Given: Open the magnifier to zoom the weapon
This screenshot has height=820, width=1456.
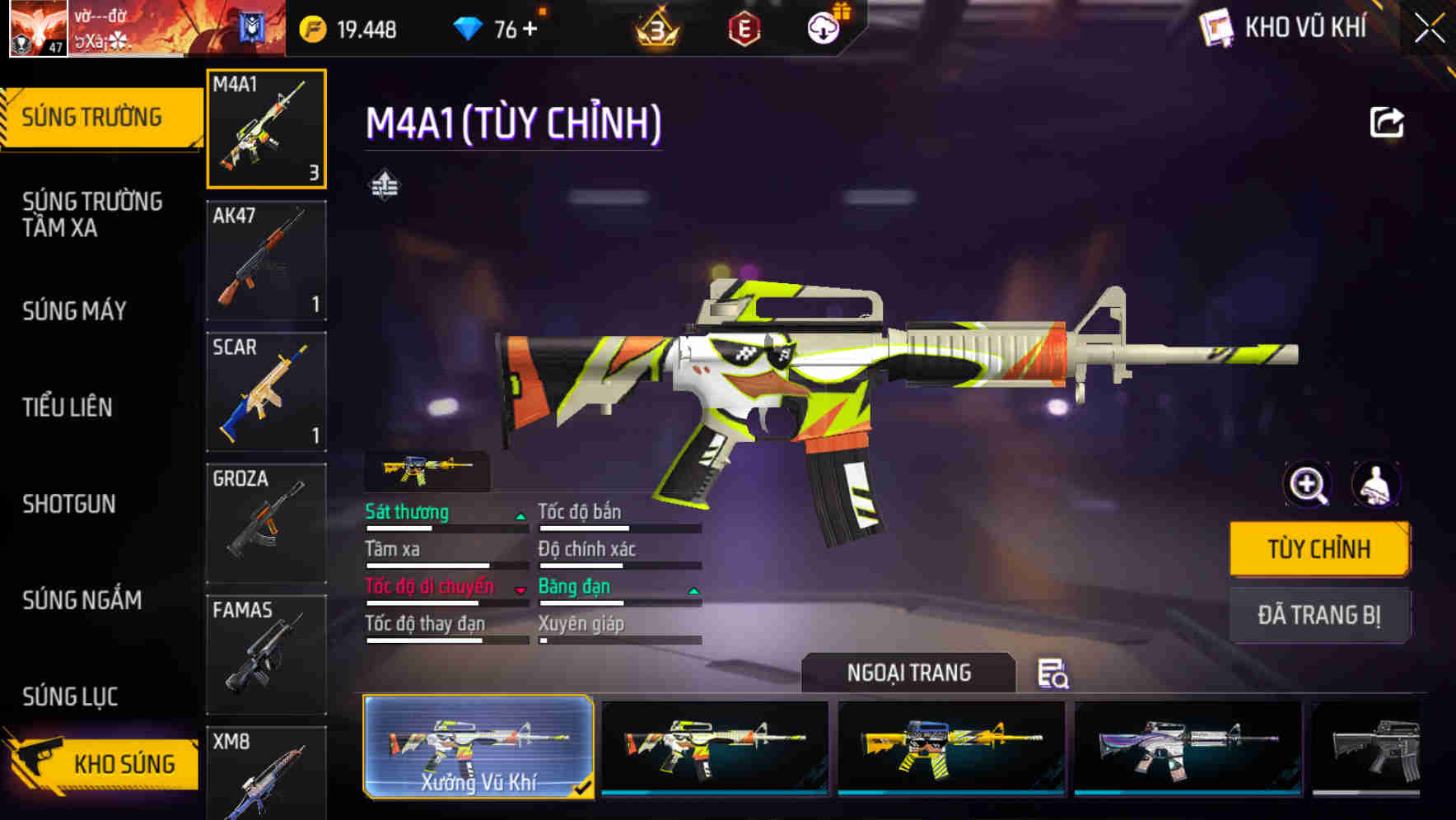Looking at the screenshot, I should tap(1308, 484).
